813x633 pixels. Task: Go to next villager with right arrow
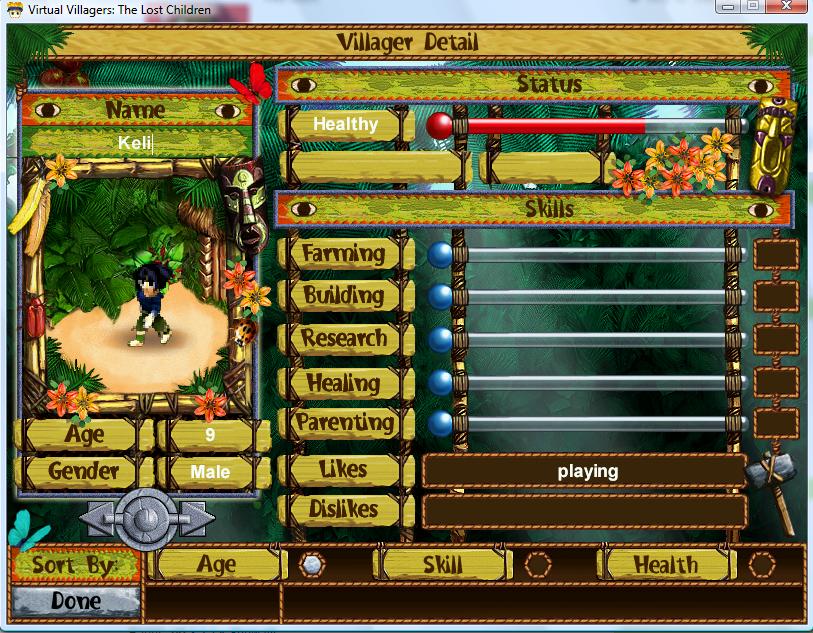coord(196,517)
